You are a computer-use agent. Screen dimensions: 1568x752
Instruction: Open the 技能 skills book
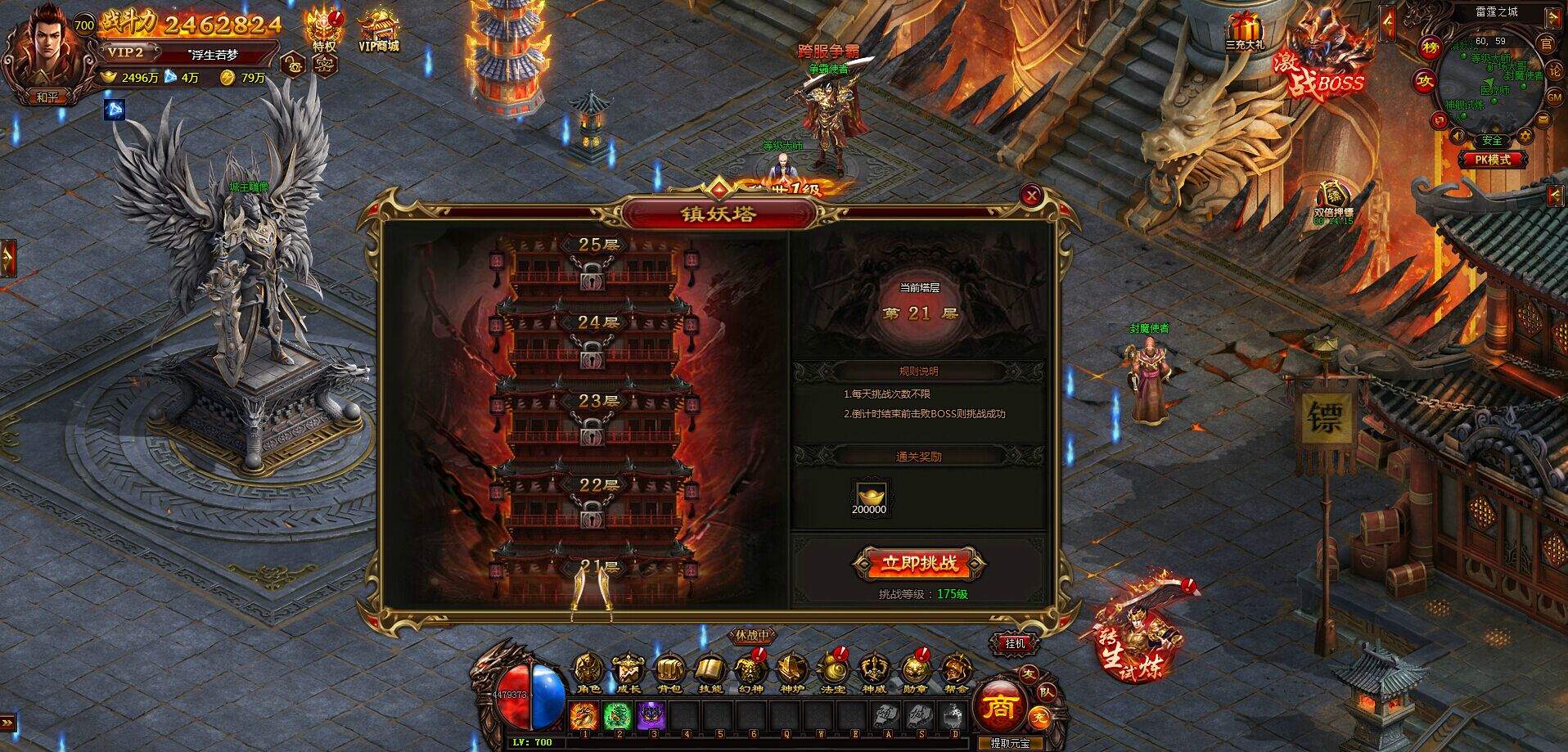tap(710, 672)
